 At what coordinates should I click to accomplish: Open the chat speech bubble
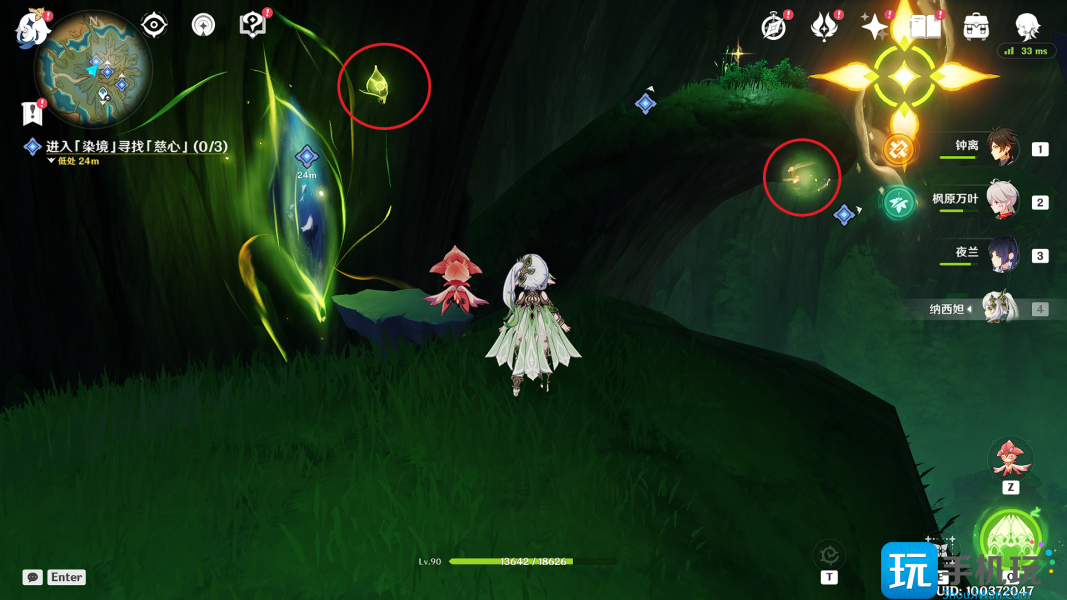click(x=33, y=577)
